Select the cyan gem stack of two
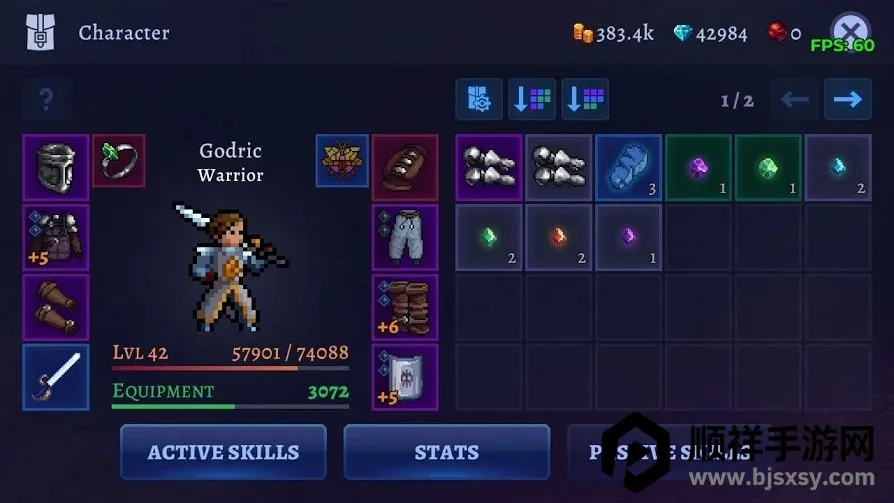 pyautogui.click(x=838, y=167)
